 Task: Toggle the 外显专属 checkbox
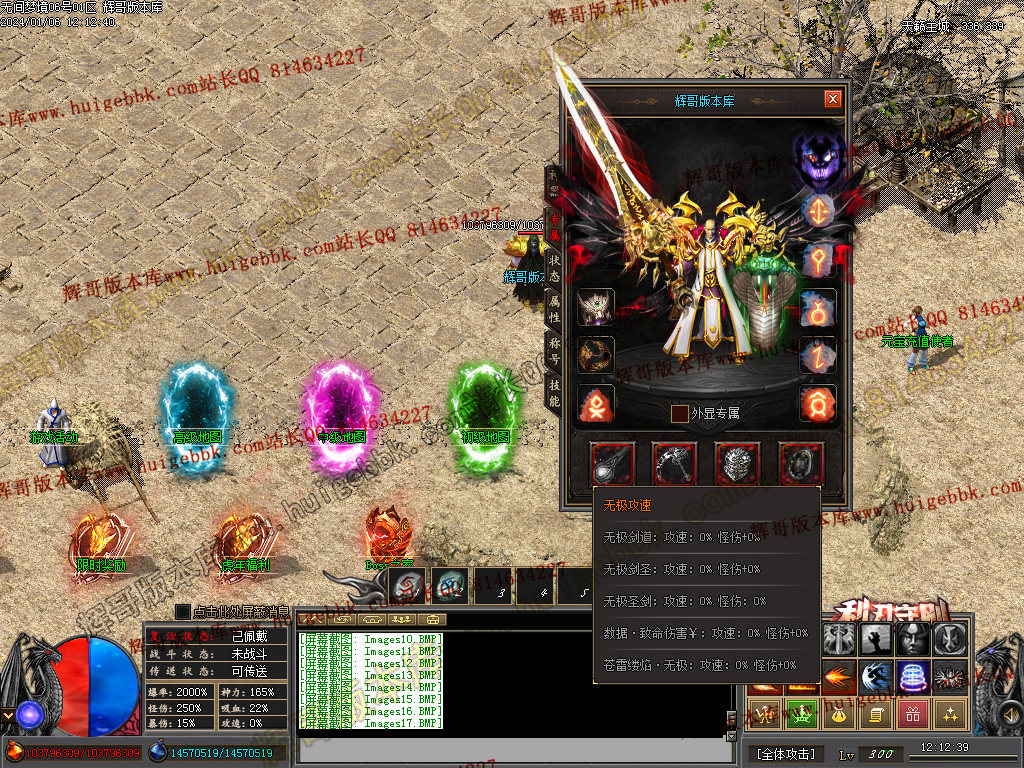tap(680, 413)
